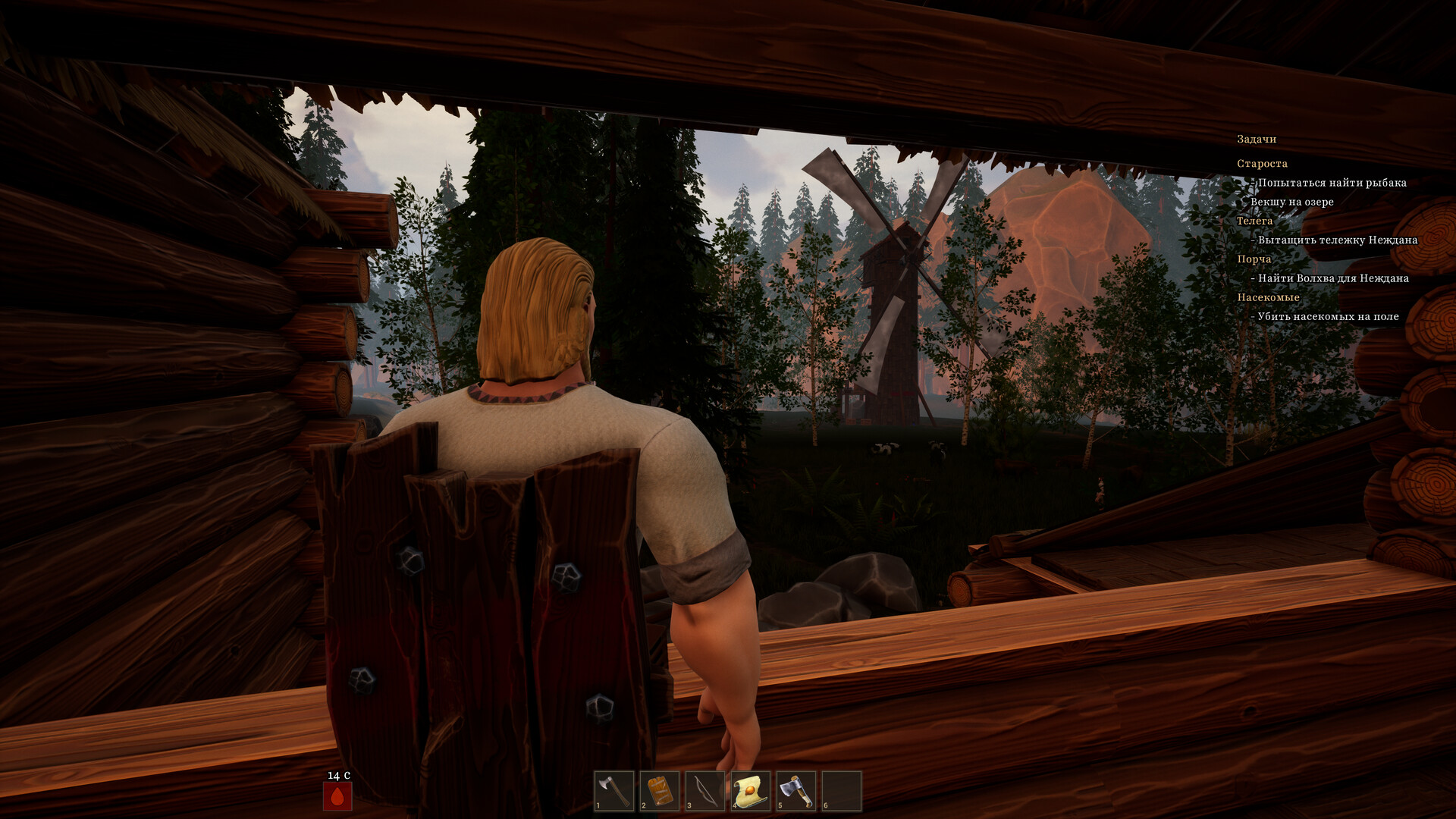1456x819 pixels.
Task: Collapse the Телега quest group
Action: click(1254, 220)
